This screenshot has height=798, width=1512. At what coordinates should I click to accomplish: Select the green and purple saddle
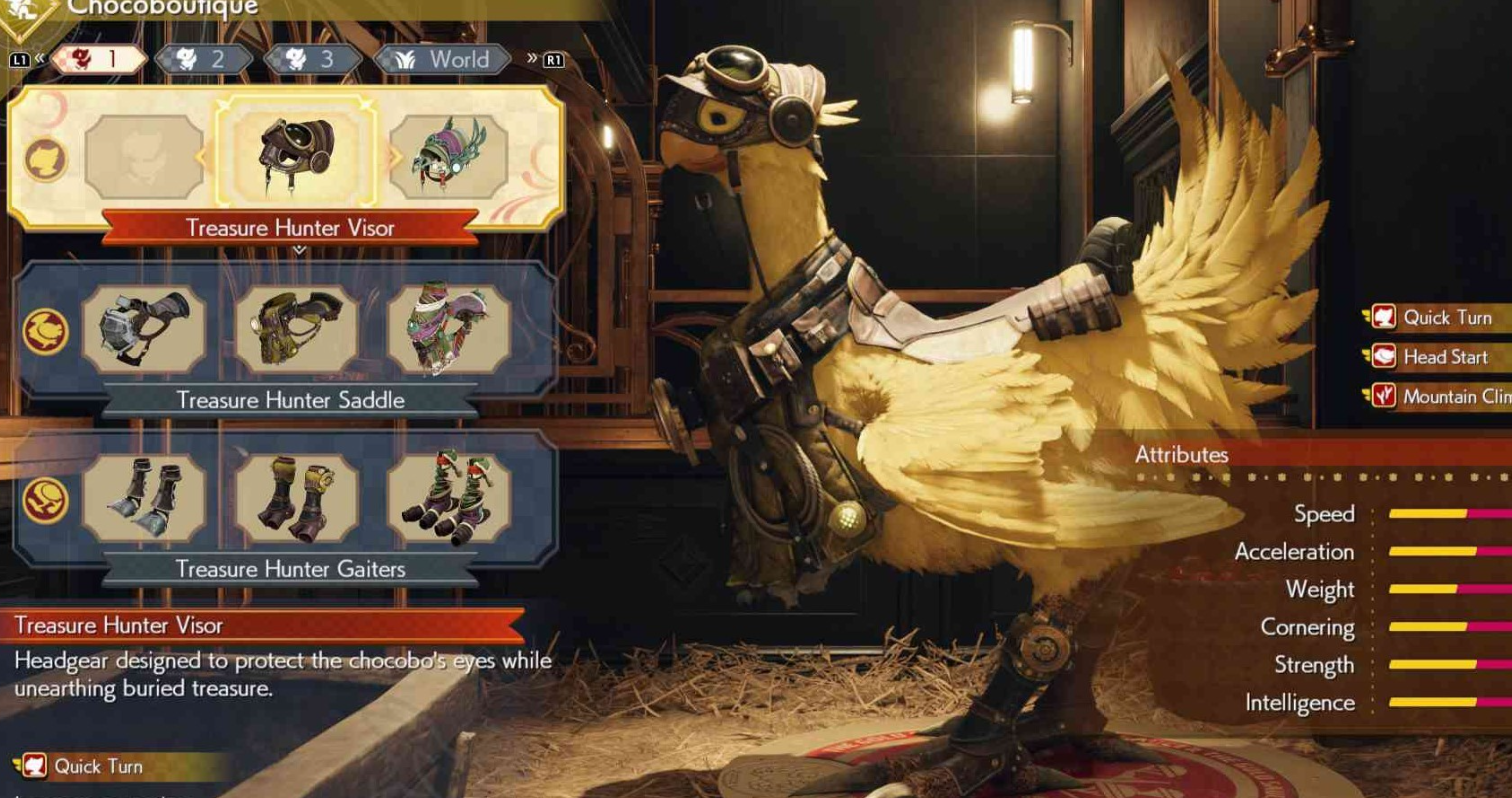(448, 329)
